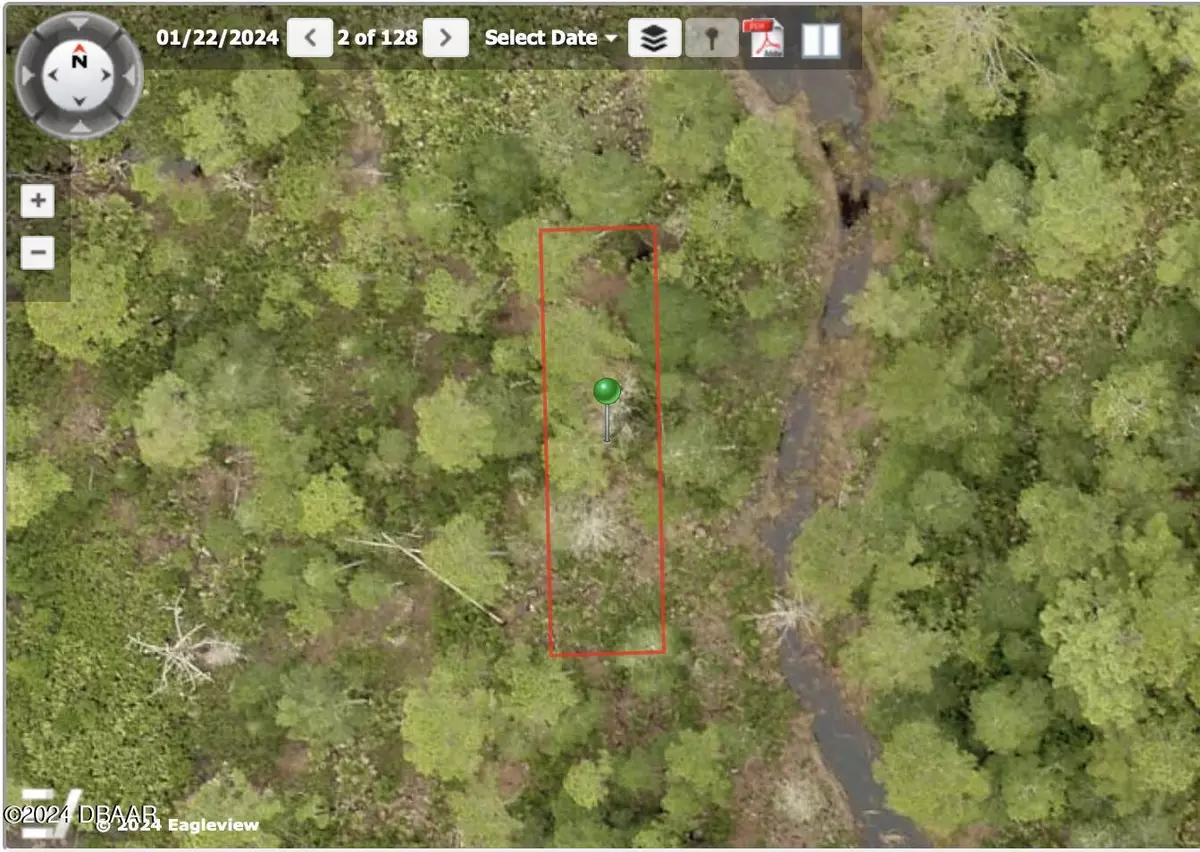Rotate view using compass ring's bottom arrow
Image resolution: width=1200 pixels, height=852 pixels.
(79, 129)
